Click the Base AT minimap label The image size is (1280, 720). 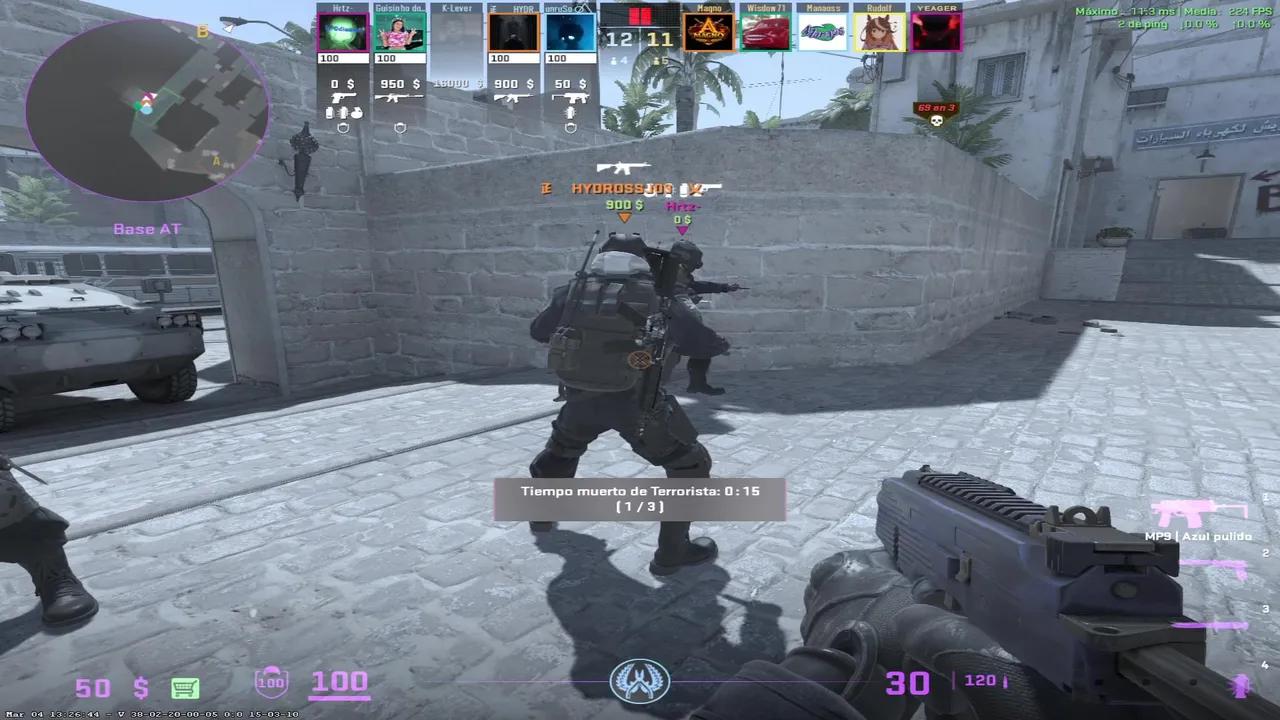pos(147,228)
